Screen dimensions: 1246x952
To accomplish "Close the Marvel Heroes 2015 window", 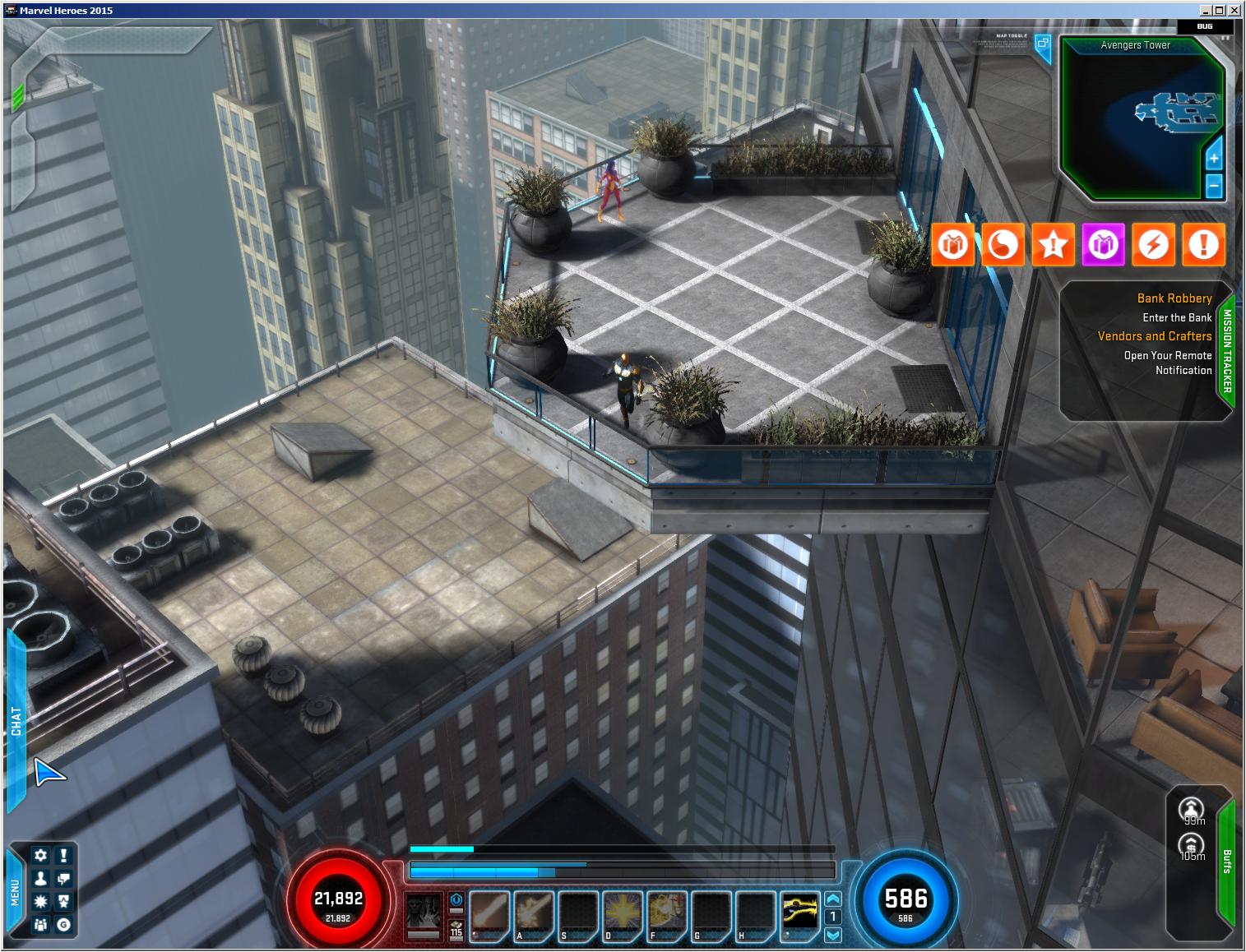I will [x=1234, y=10].
